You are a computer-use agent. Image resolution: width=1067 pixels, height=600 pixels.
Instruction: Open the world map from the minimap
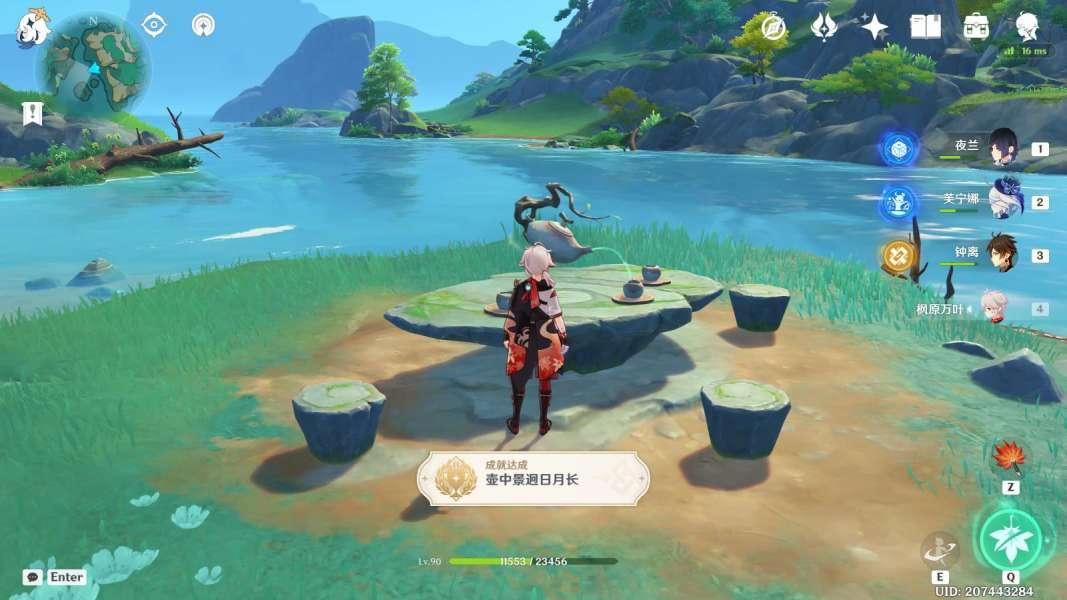pos(92,66)
